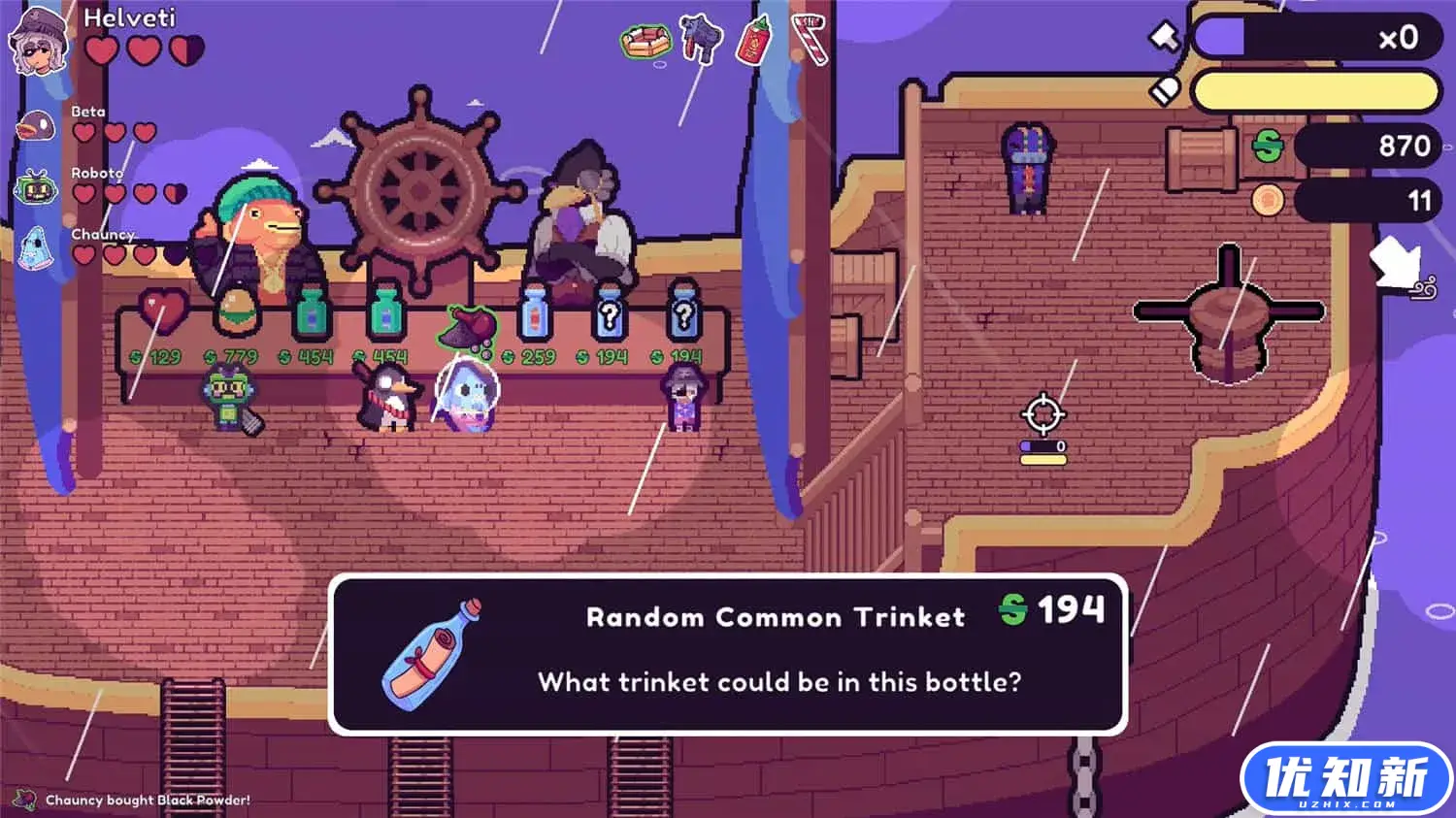Click the white wind direction arrow
Viewport: 1456px width, 818px height.
1399,264
